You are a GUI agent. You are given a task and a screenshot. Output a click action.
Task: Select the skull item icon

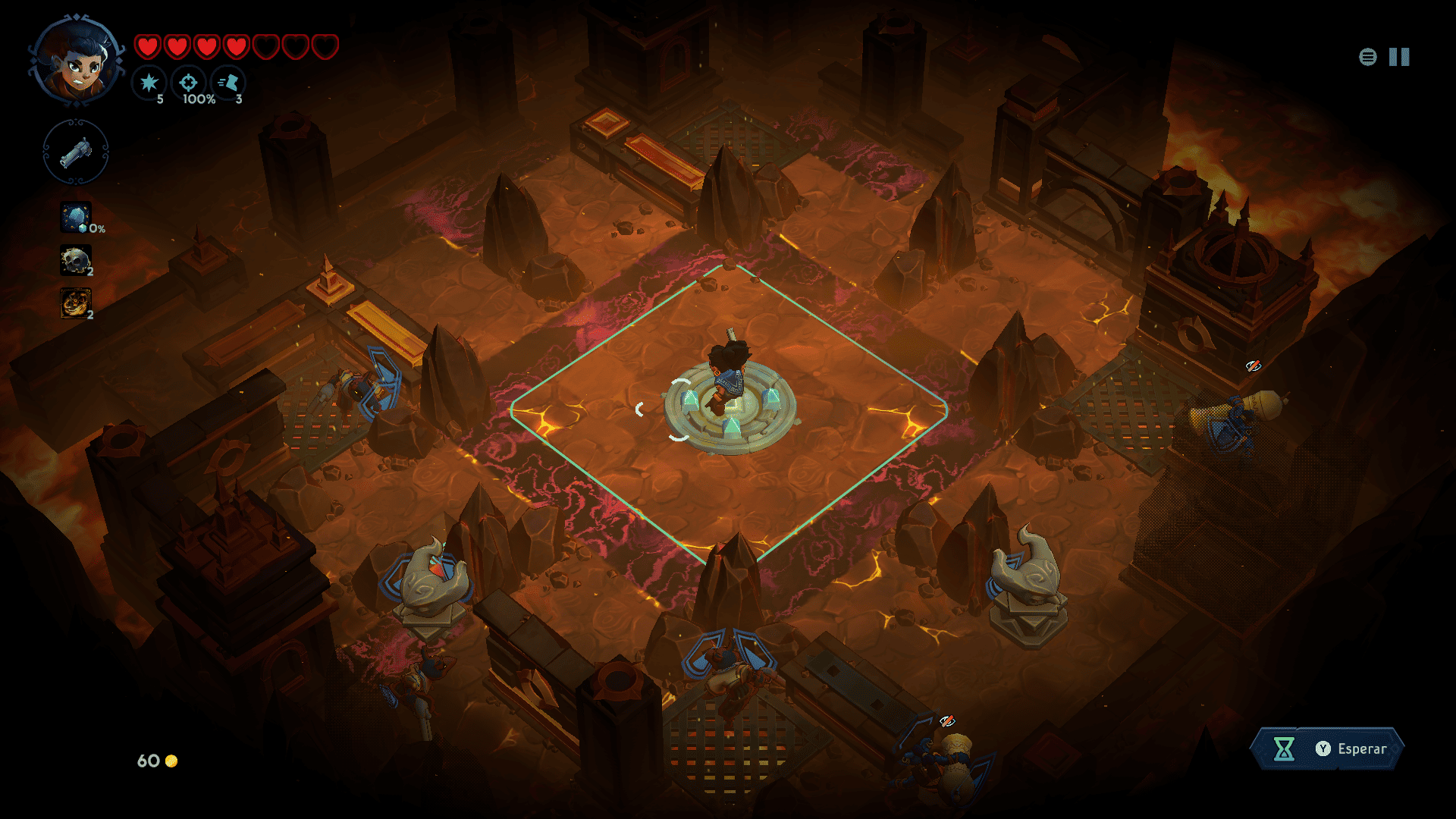(x=76, y=261)
